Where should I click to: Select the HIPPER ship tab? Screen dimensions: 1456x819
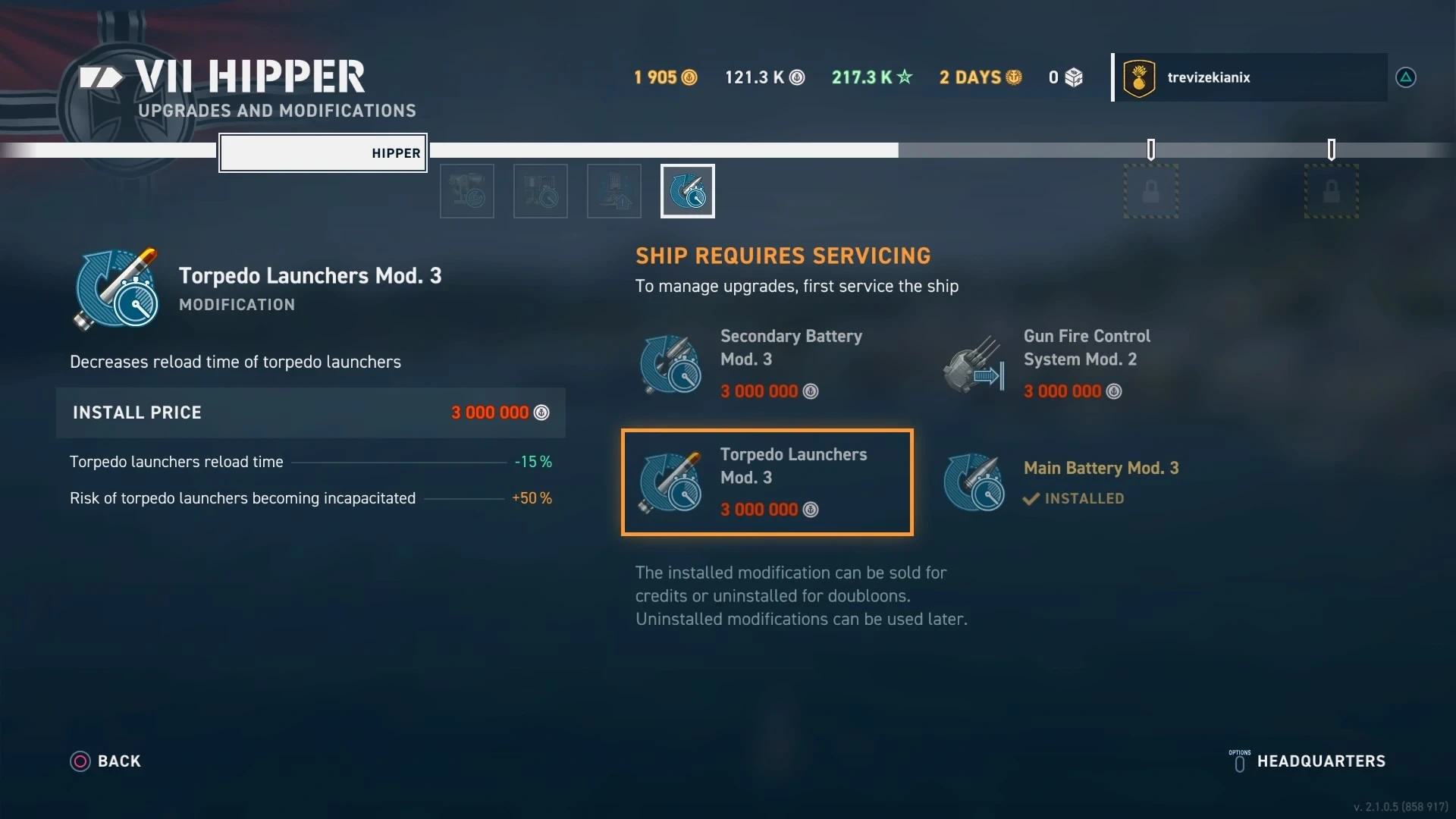(323, 153)
